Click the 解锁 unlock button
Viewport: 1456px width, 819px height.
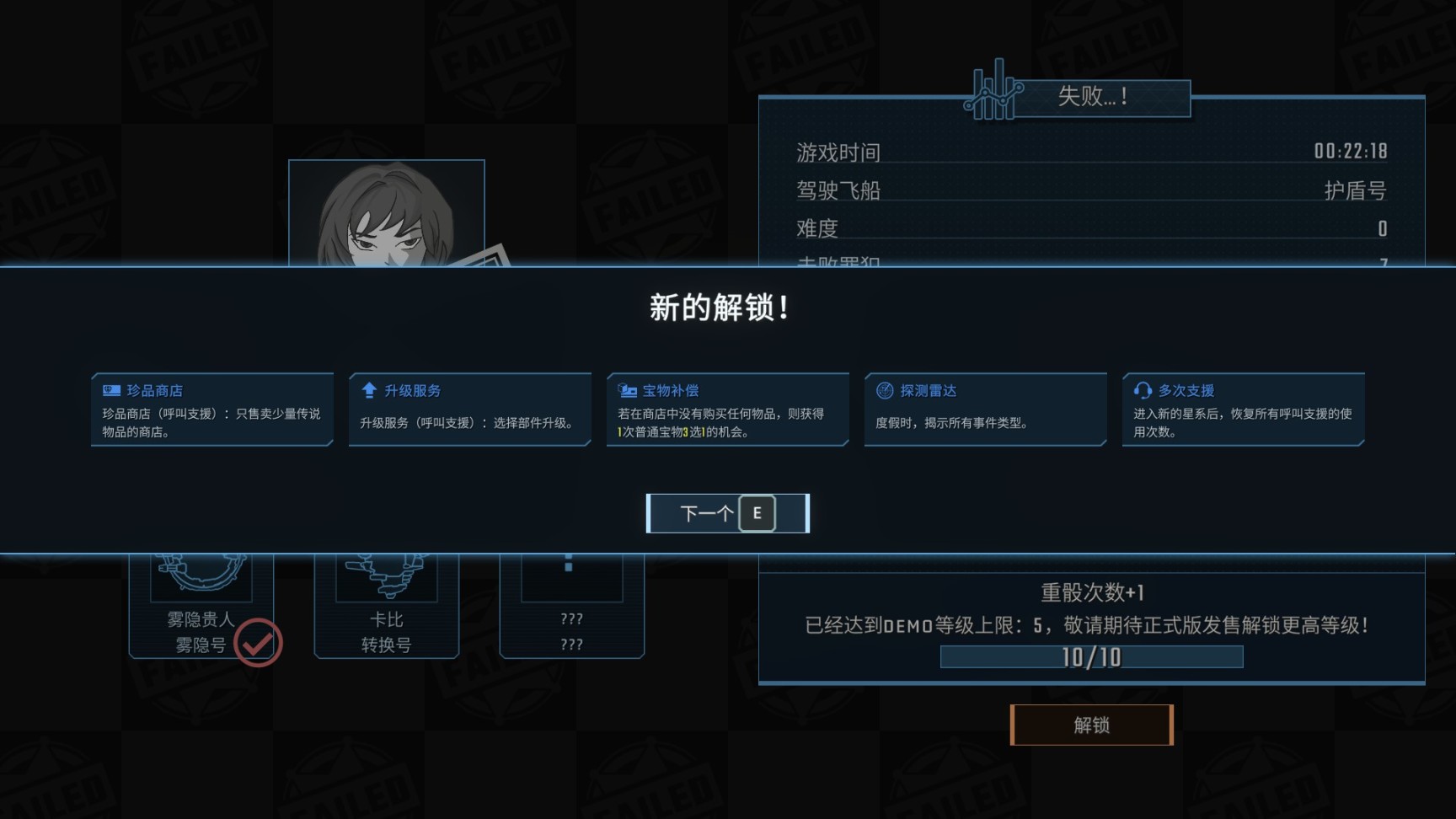click(x=1092, y=725)
